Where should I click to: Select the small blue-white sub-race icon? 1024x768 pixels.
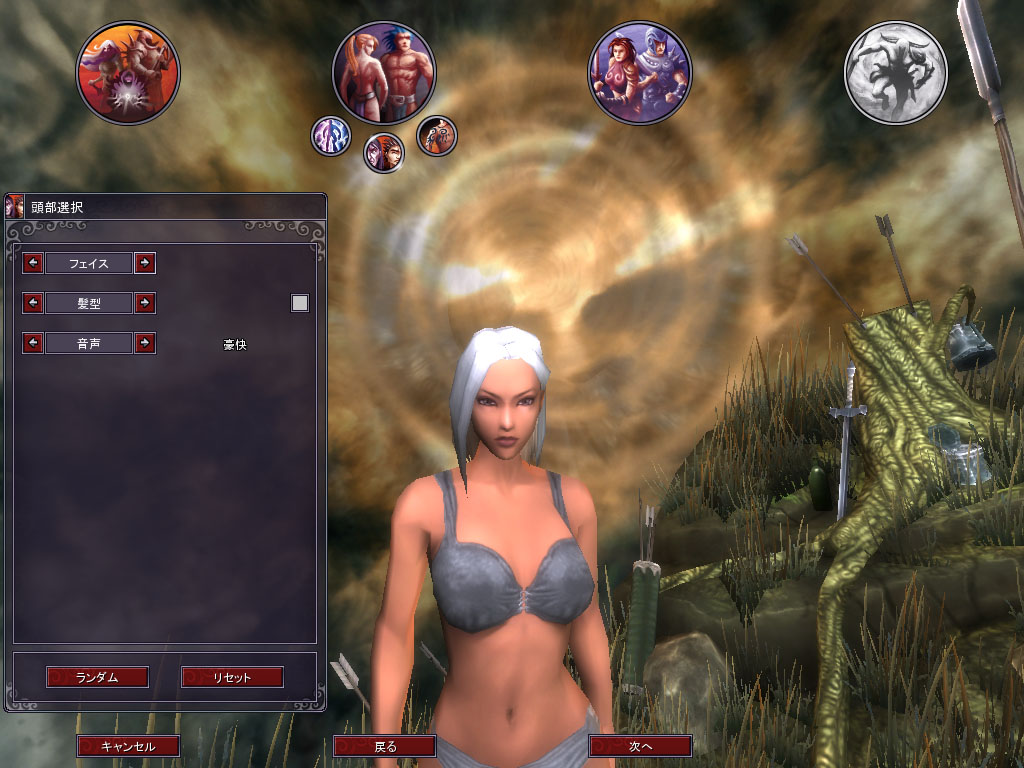tap(330, 135)
